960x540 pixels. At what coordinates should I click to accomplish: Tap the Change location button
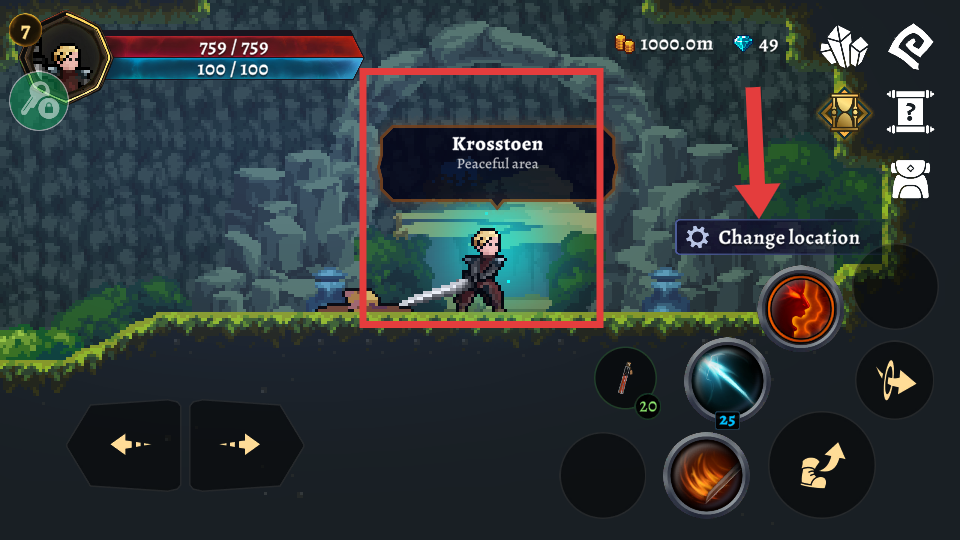[777, 238]
